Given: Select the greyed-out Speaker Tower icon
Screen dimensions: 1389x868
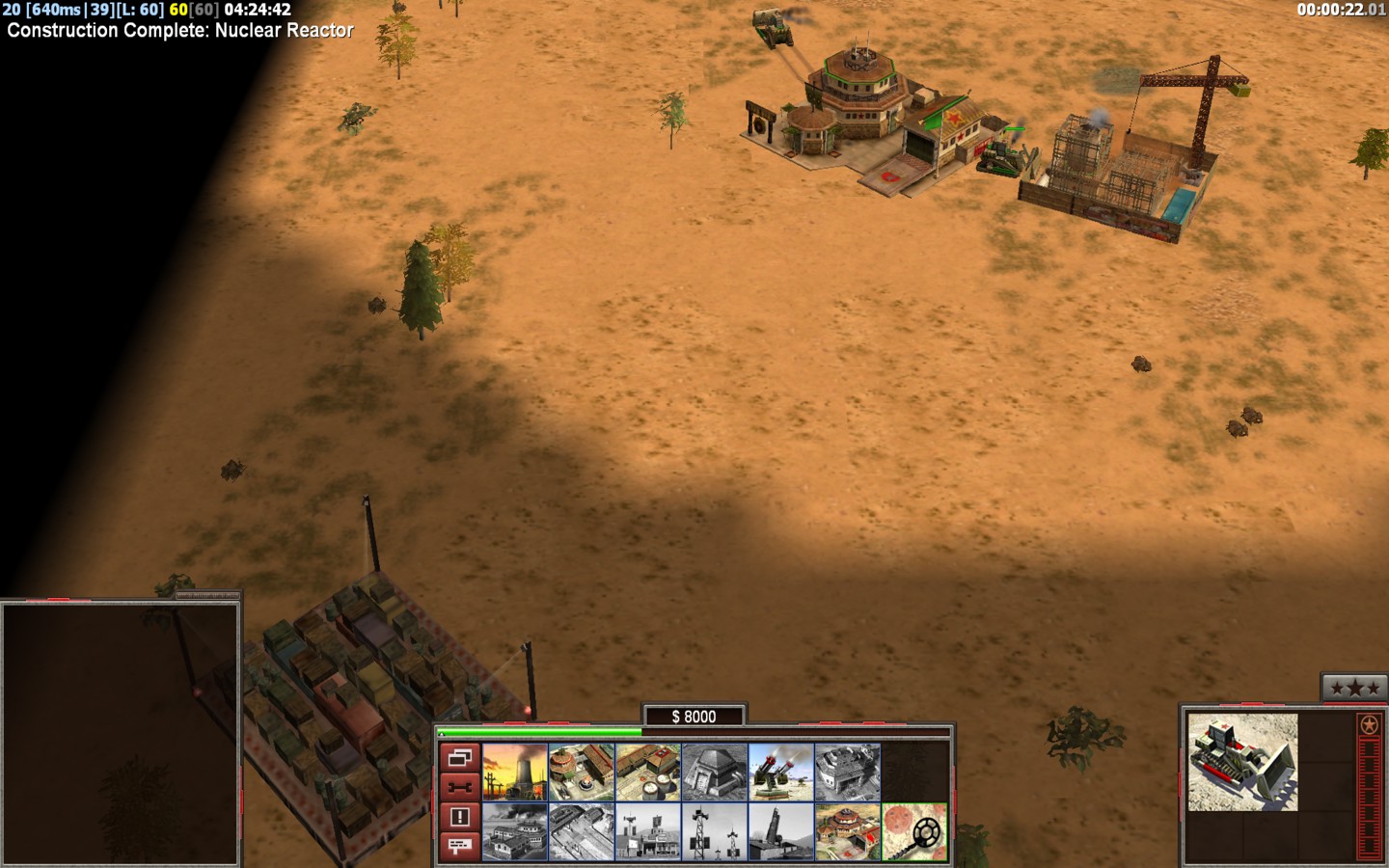Looking at the screenshot, I should coord(715,832).
